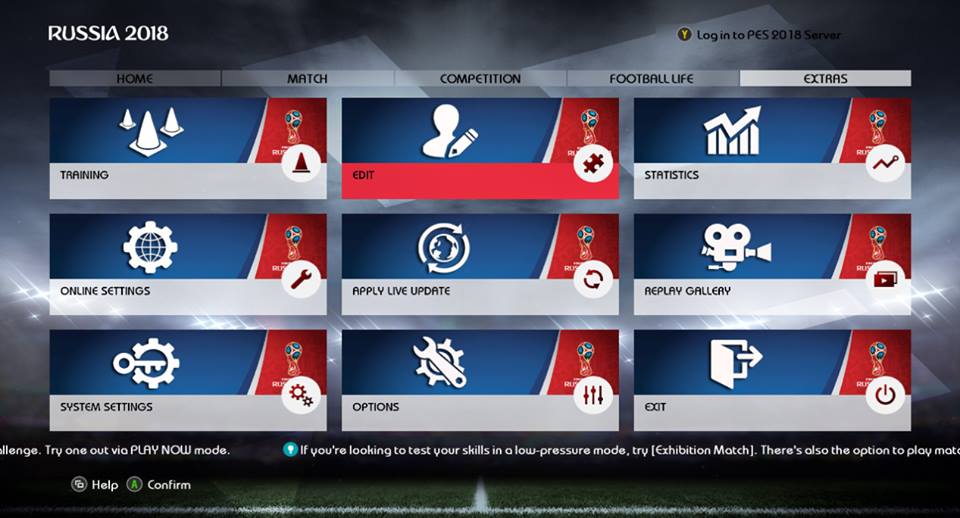The image size is (960, 518).
Task: Open the Replay Gallery tile
Action: click(x=772, y=263)
